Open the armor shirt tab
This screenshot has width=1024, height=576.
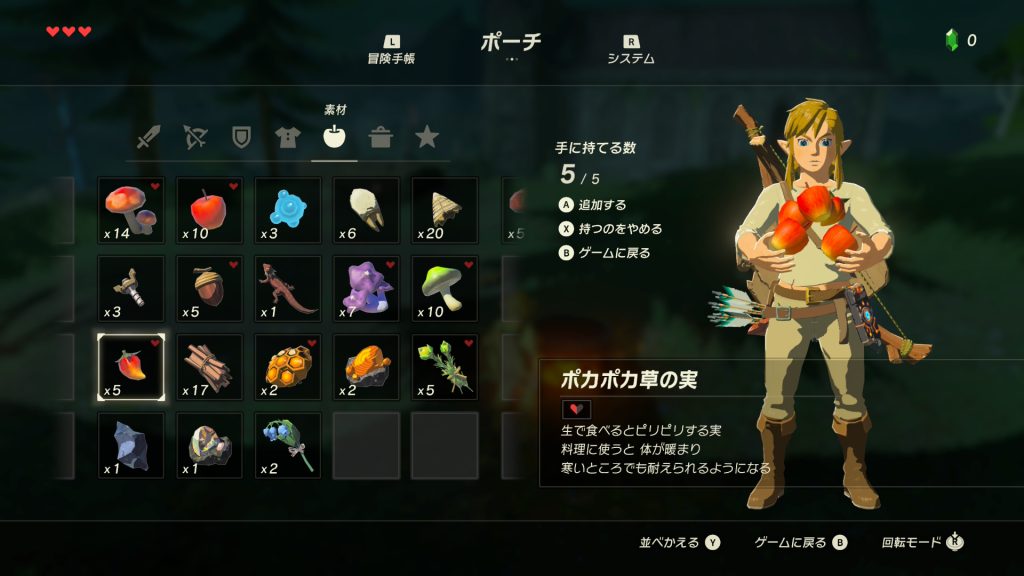(287, 137)
